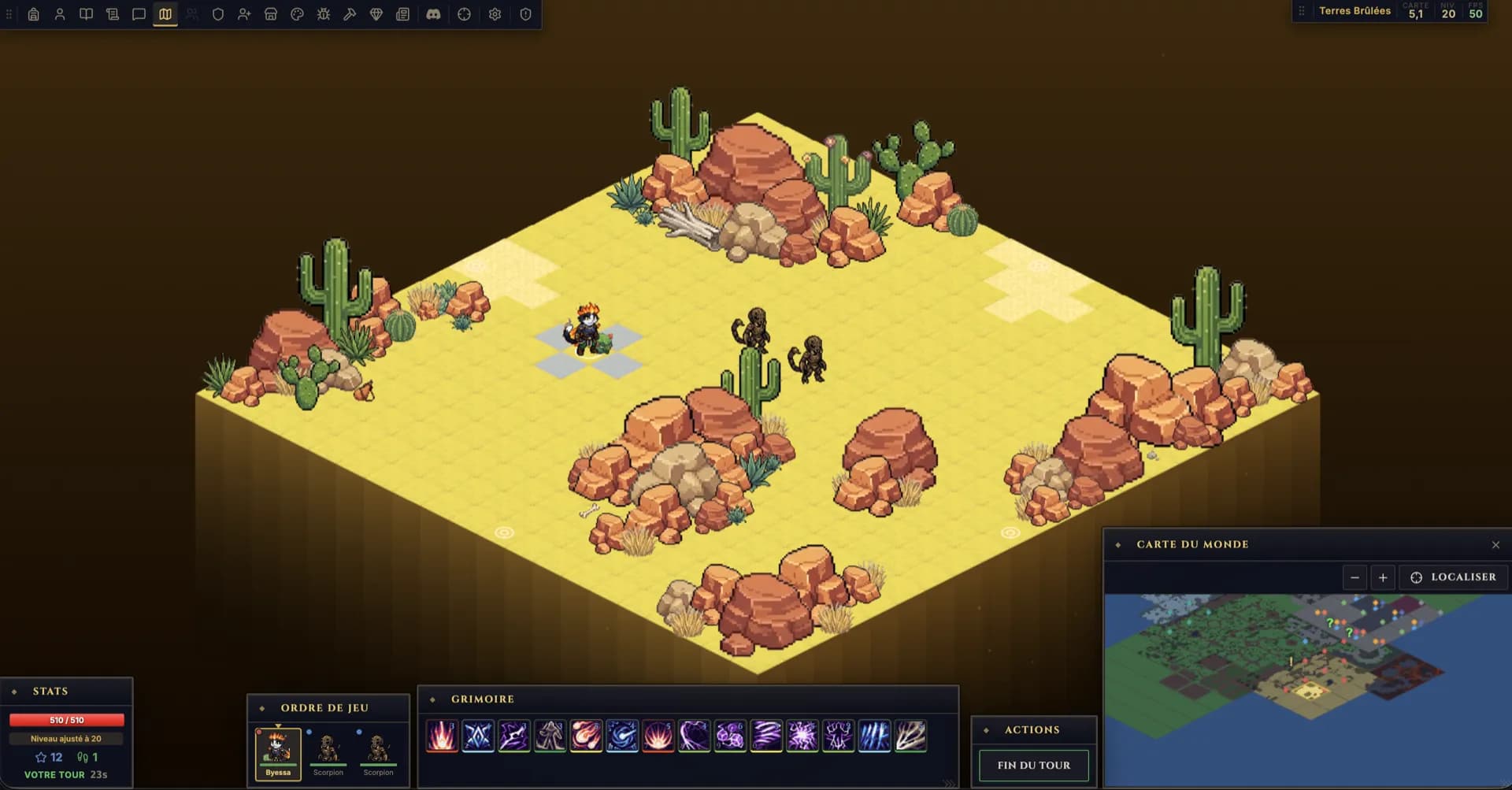Open the shop icon in the toolbar

pyautogui.click(x=271, y=13)
